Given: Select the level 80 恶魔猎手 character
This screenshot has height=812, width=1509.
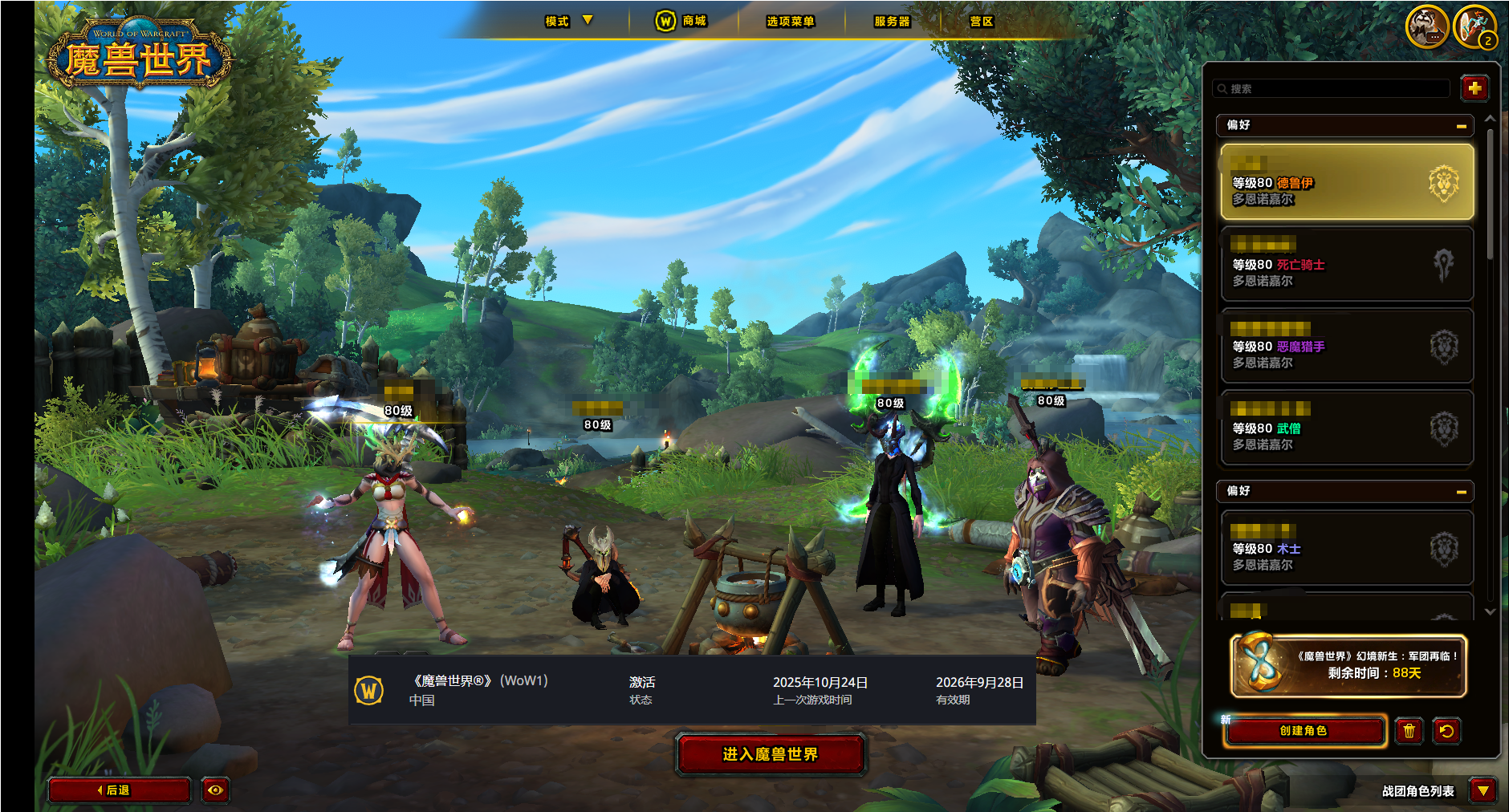Looking at the screenshot, I should [1347, 347].
